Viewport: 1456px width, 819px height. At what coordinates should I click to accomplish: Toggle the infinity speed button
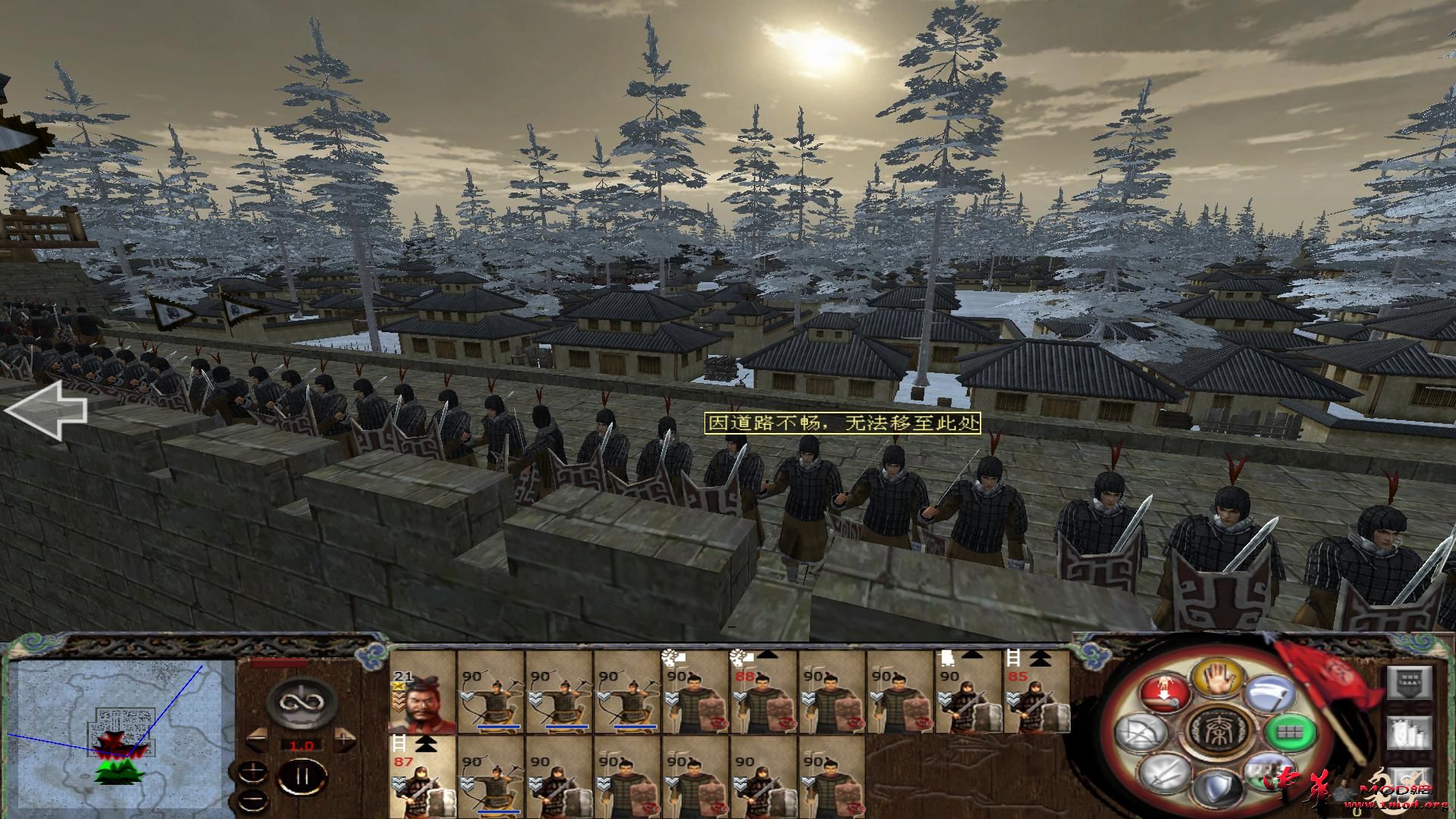click(301, 703)
